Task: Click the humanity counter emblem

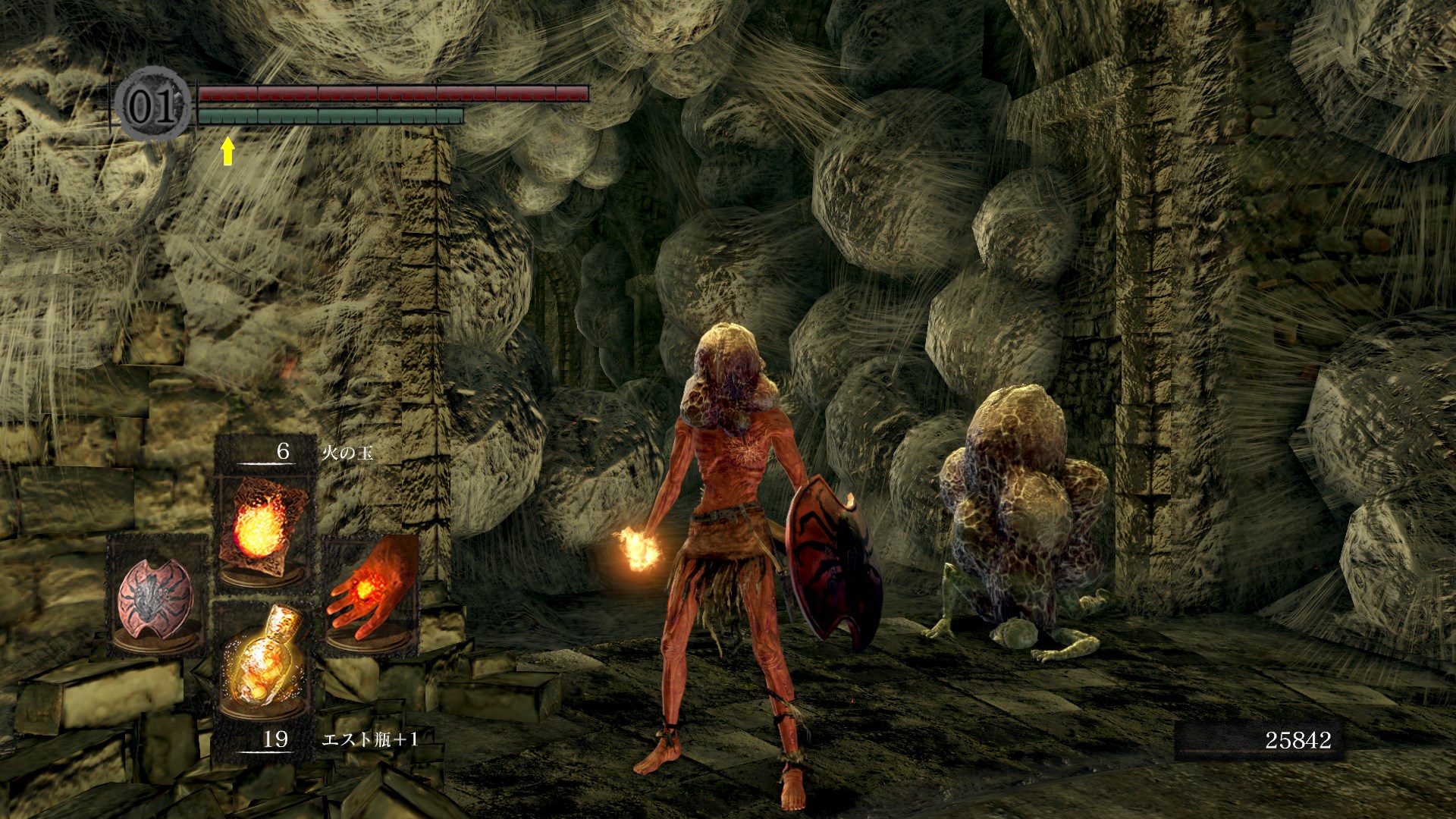Action: coord(154,105)
